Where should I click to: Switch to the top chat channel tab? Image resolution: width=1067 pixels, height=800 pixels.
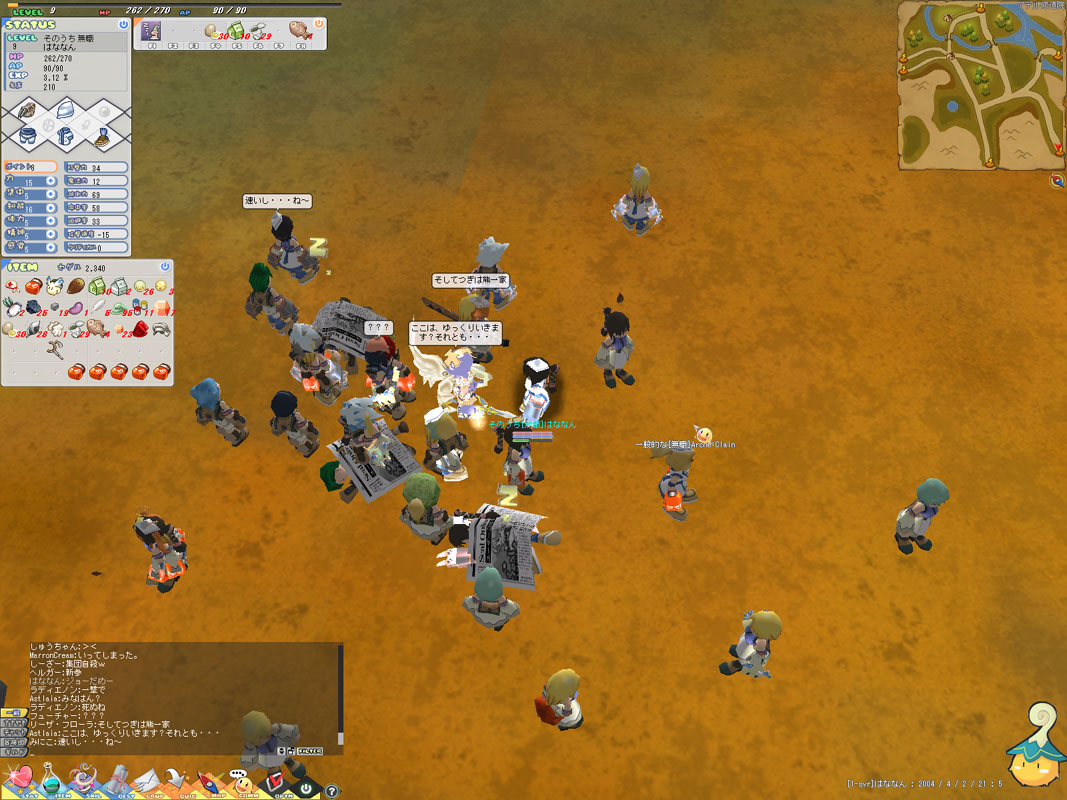[13, 711]
